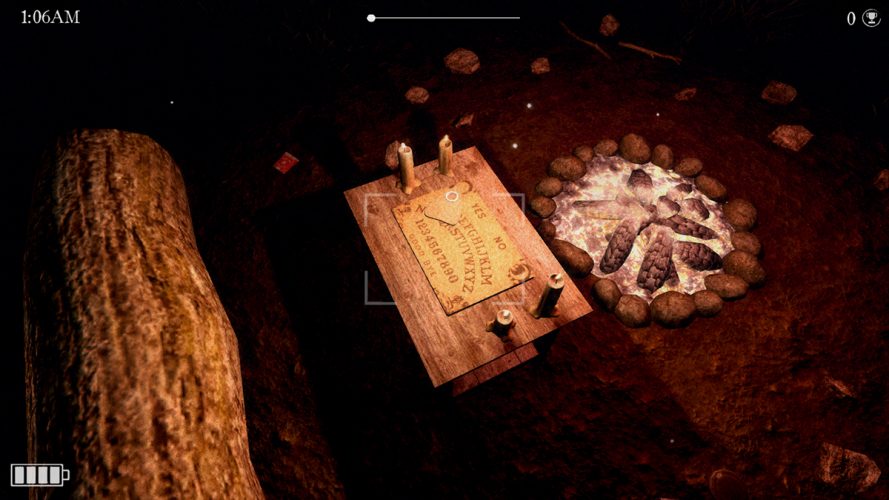The image size is (889, 500).
Task: Open the trophy achievements icon
Action: [x=870, y=18]
